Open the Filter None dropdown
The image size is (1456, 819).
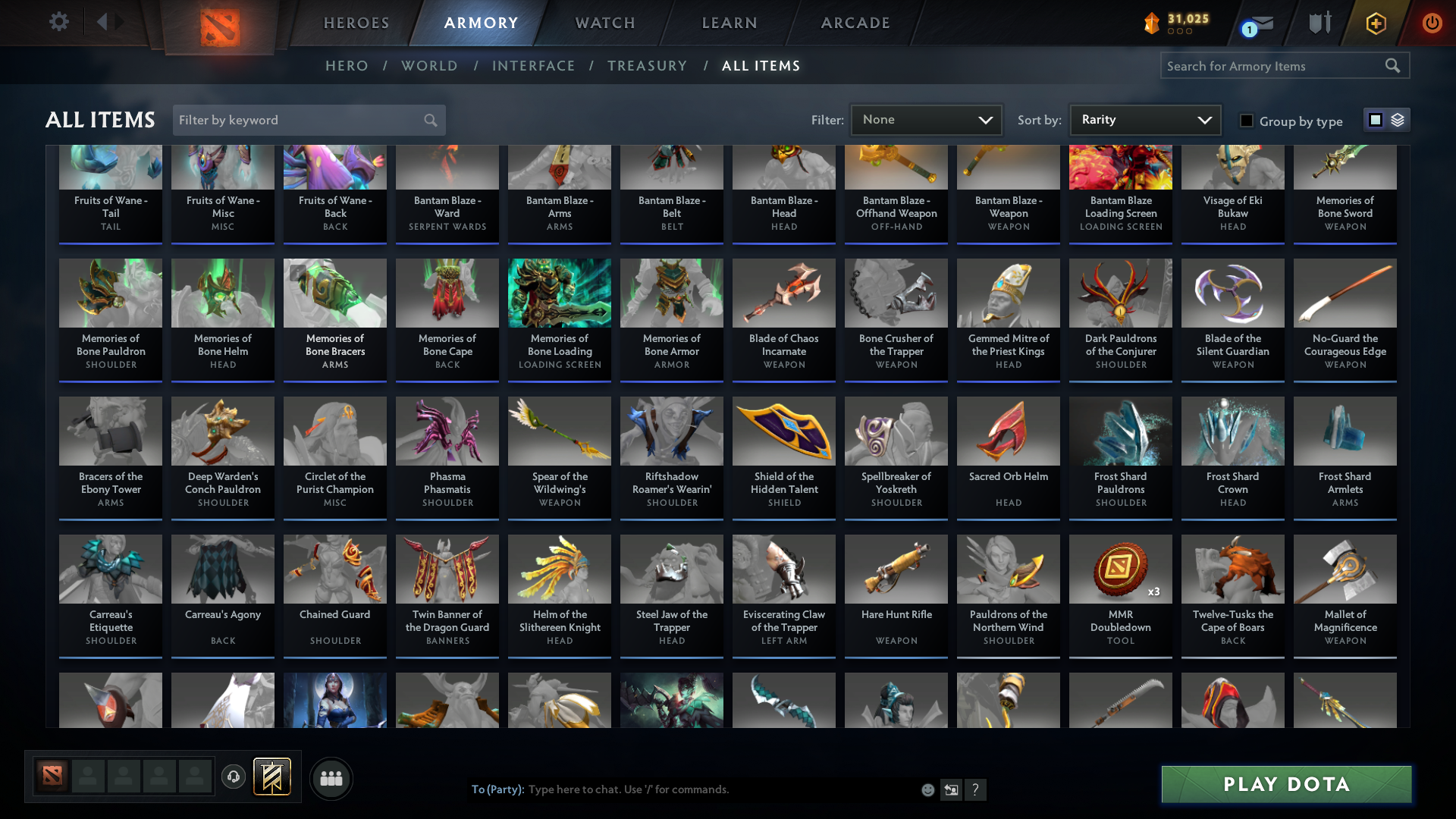click(x=926, y=119)
